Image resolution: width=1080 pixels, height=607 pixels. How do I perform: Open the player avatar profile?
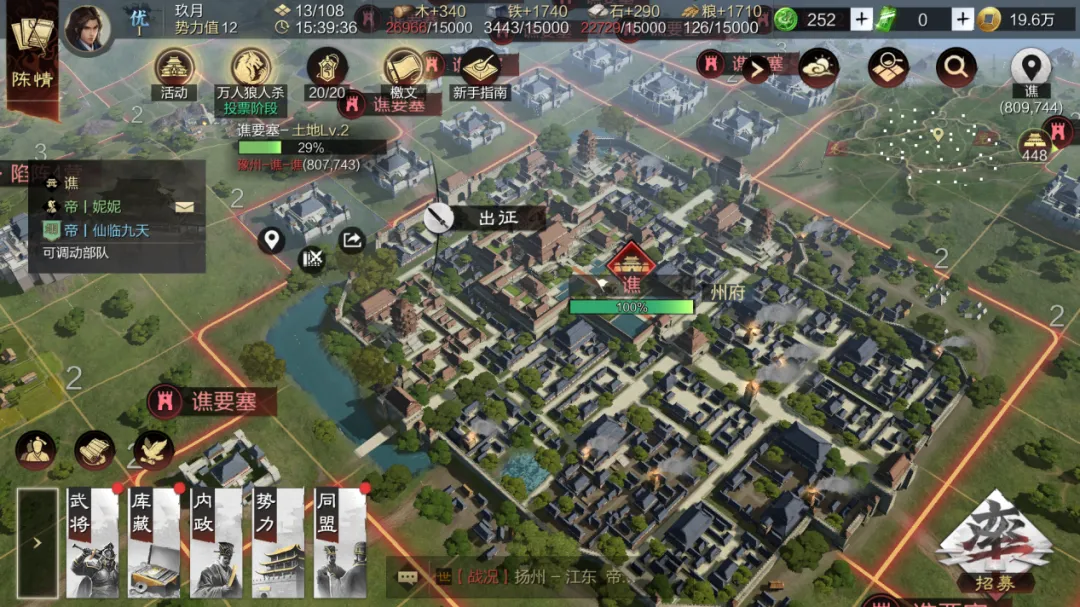point(88,28)
